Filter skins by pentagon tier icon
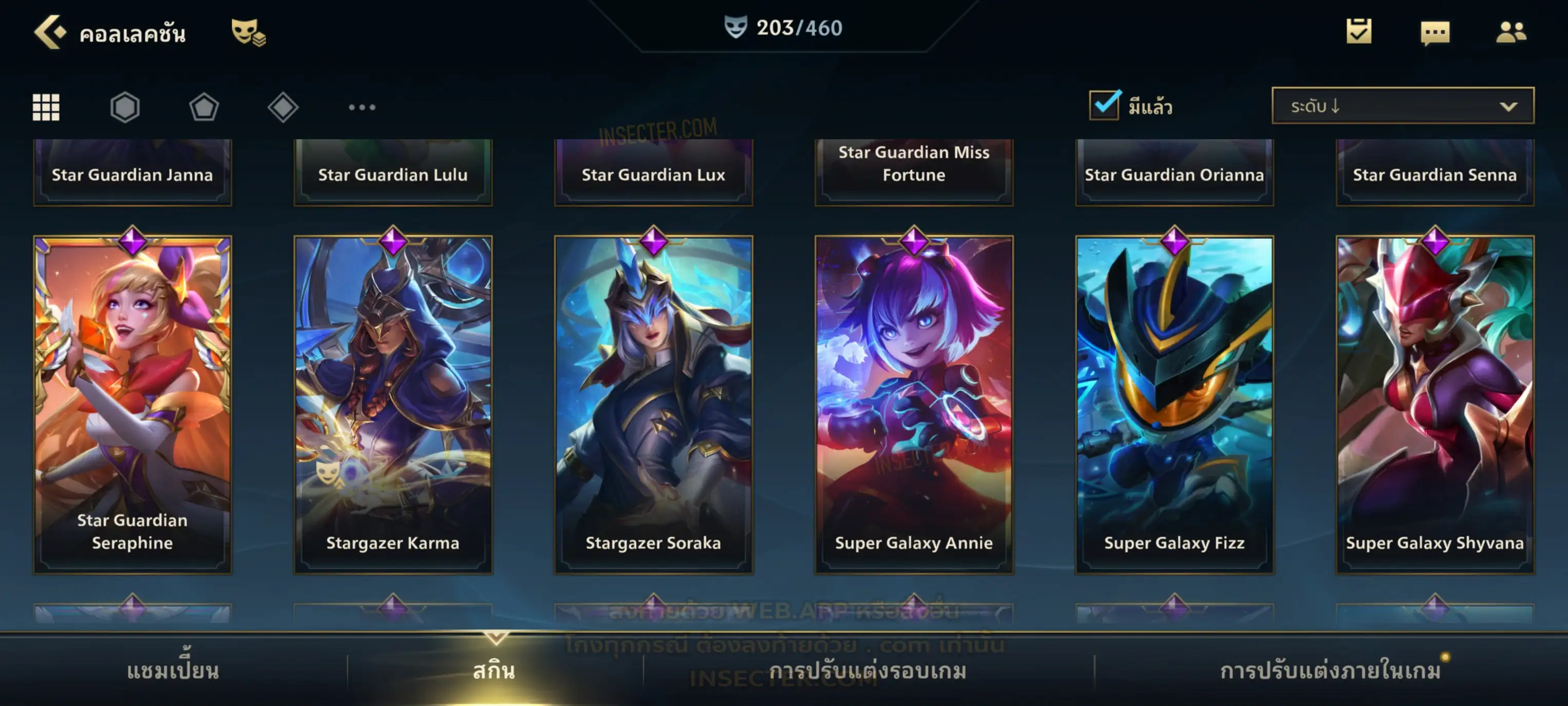The image size is (1568, 706). pyautogui.click(x=204, y=107)
